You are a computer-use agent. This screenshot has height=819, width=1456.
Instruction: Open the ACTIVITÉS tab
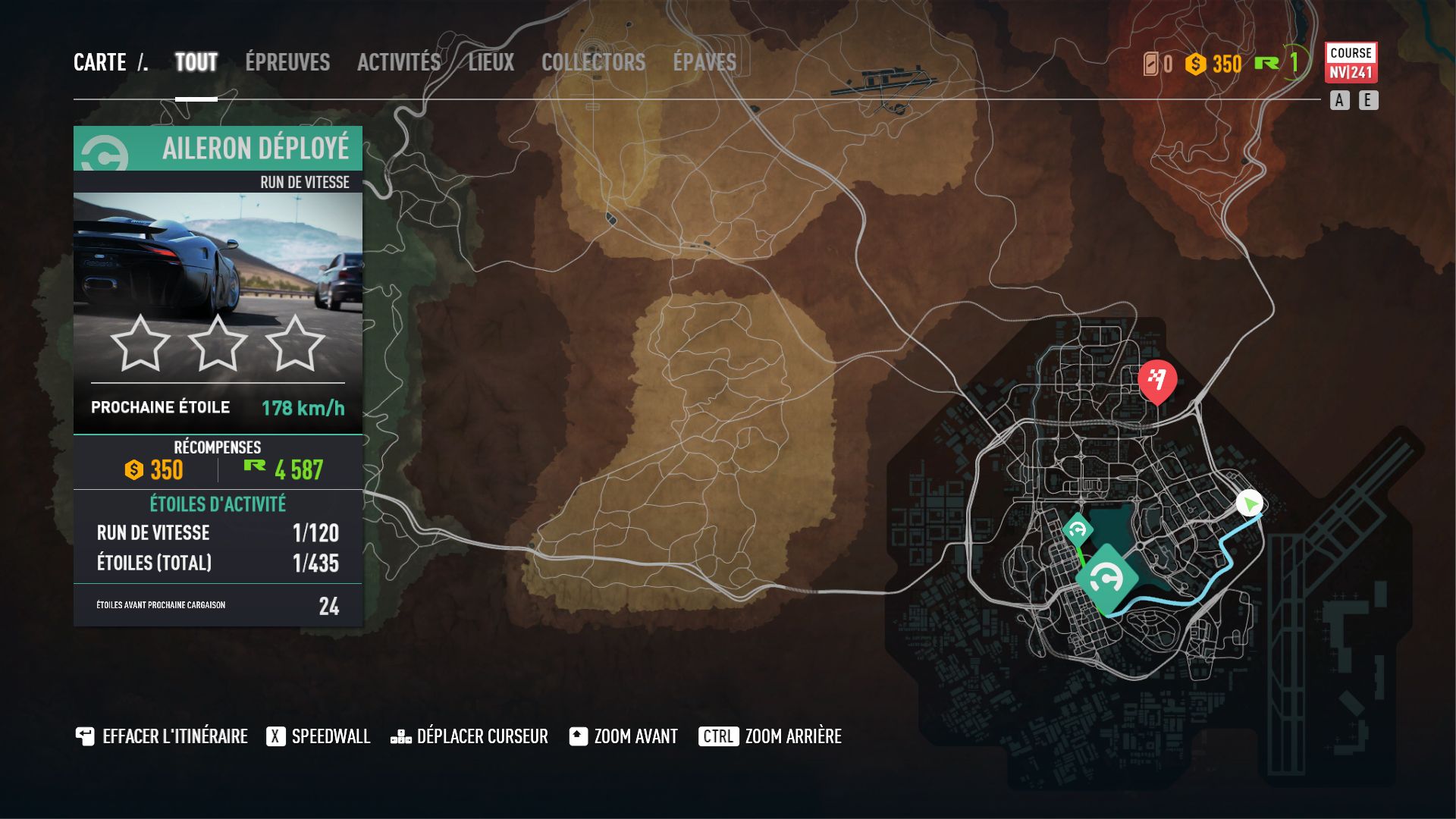[x=400, y=63]
